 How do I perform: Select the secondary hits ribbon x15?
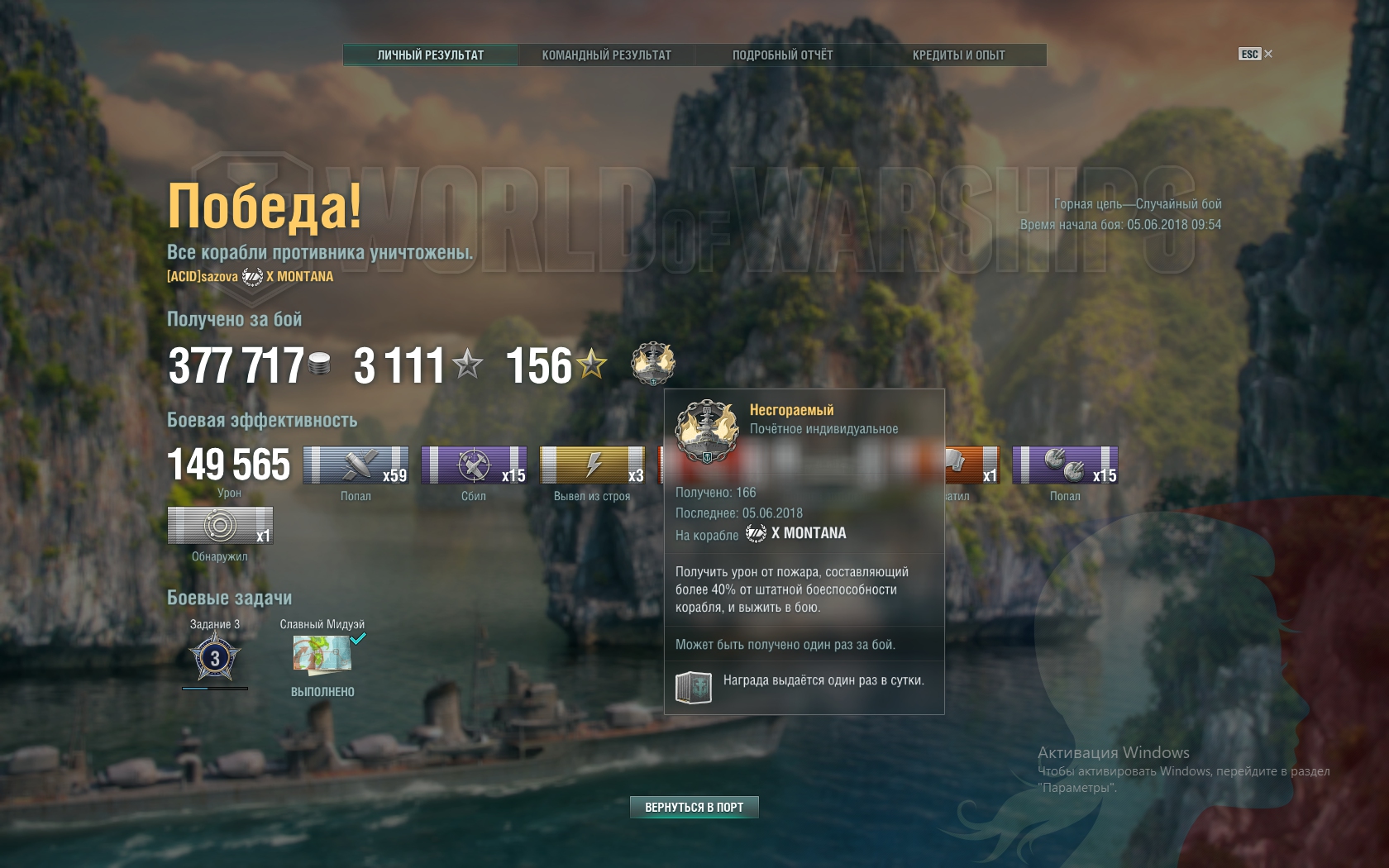[x=1065, y=465]
